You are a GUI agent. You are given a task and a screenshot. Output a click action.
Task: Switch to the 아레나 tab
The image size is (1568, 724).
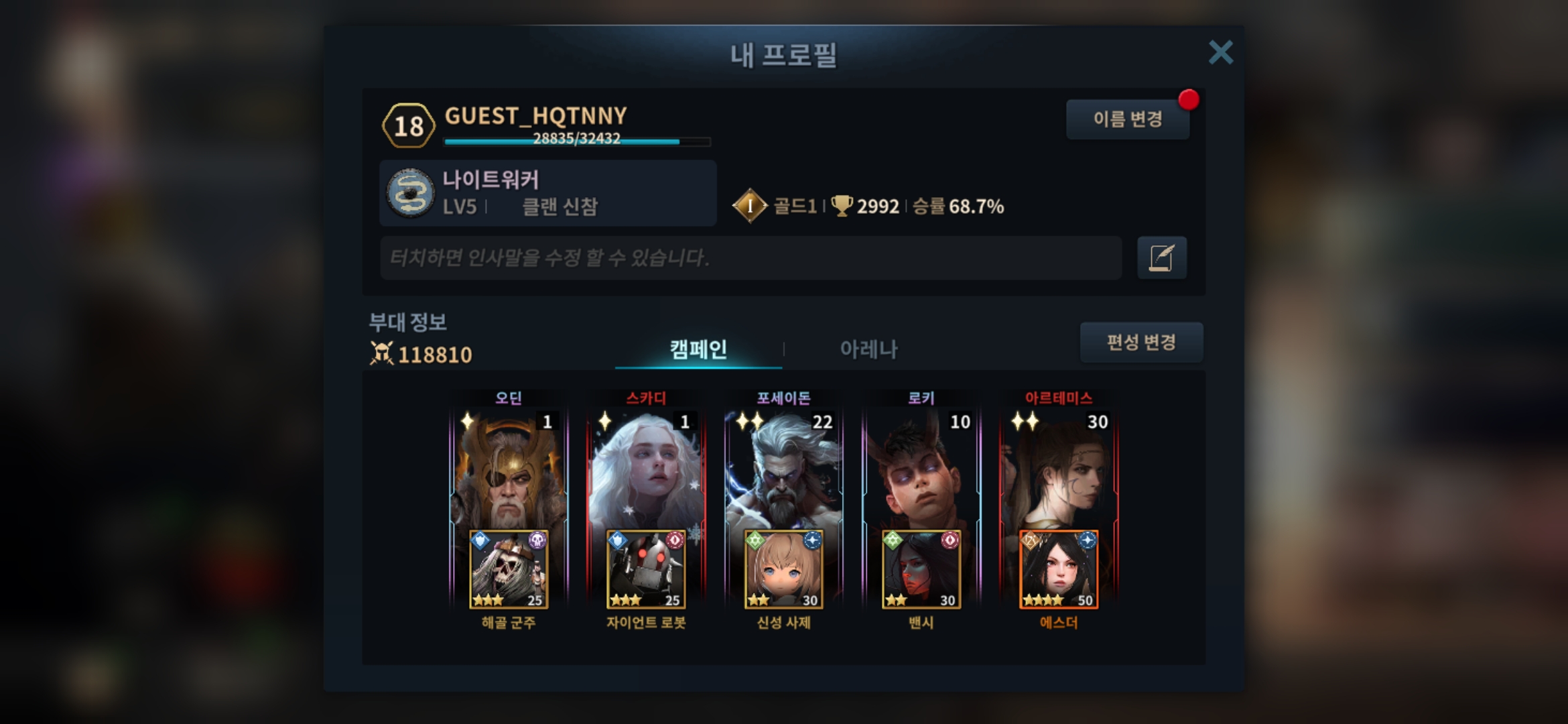[868, 349]
